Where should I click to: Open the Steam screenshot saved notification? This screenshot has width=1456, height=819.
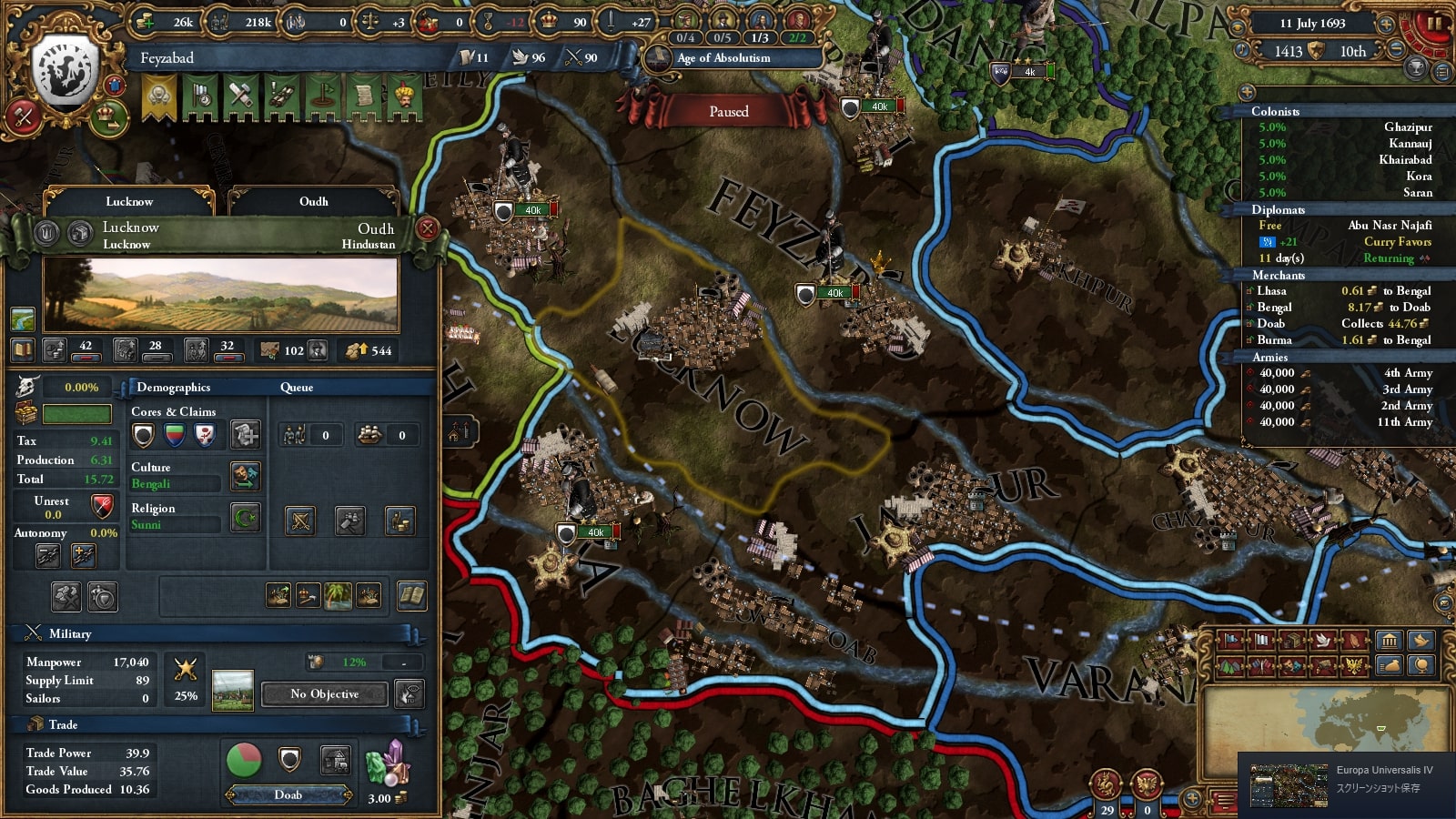click(x=1347, y=780)
